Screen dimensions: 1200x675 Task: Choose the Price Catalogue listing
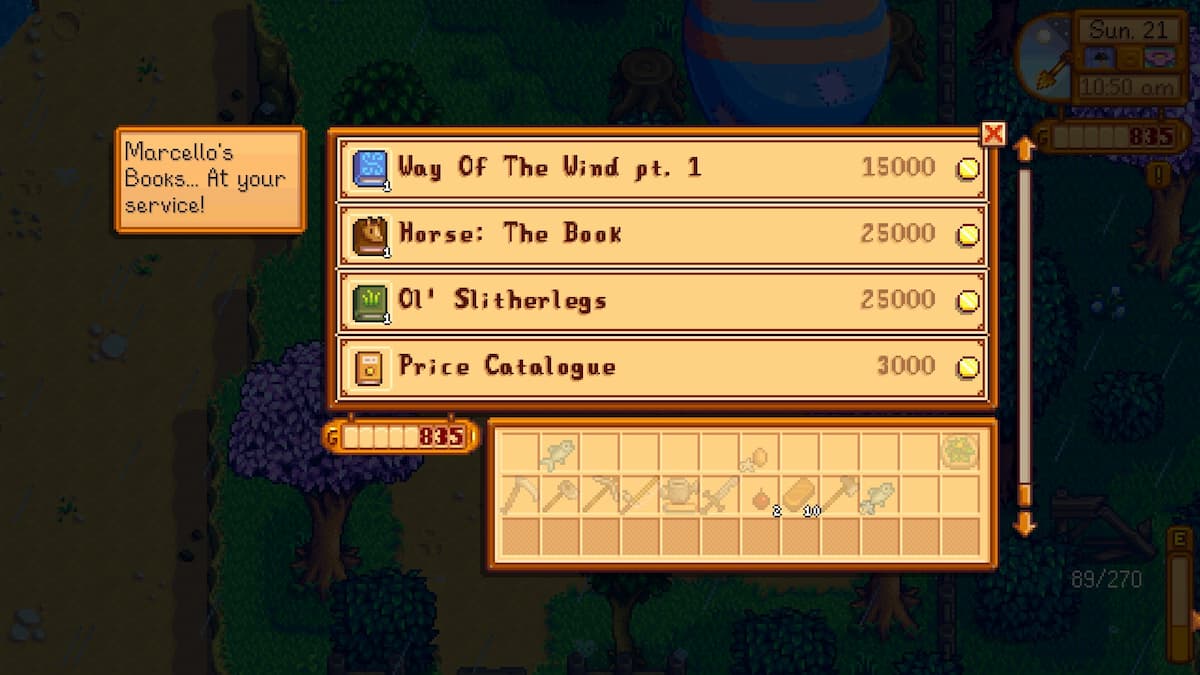(x=660, y=367)
